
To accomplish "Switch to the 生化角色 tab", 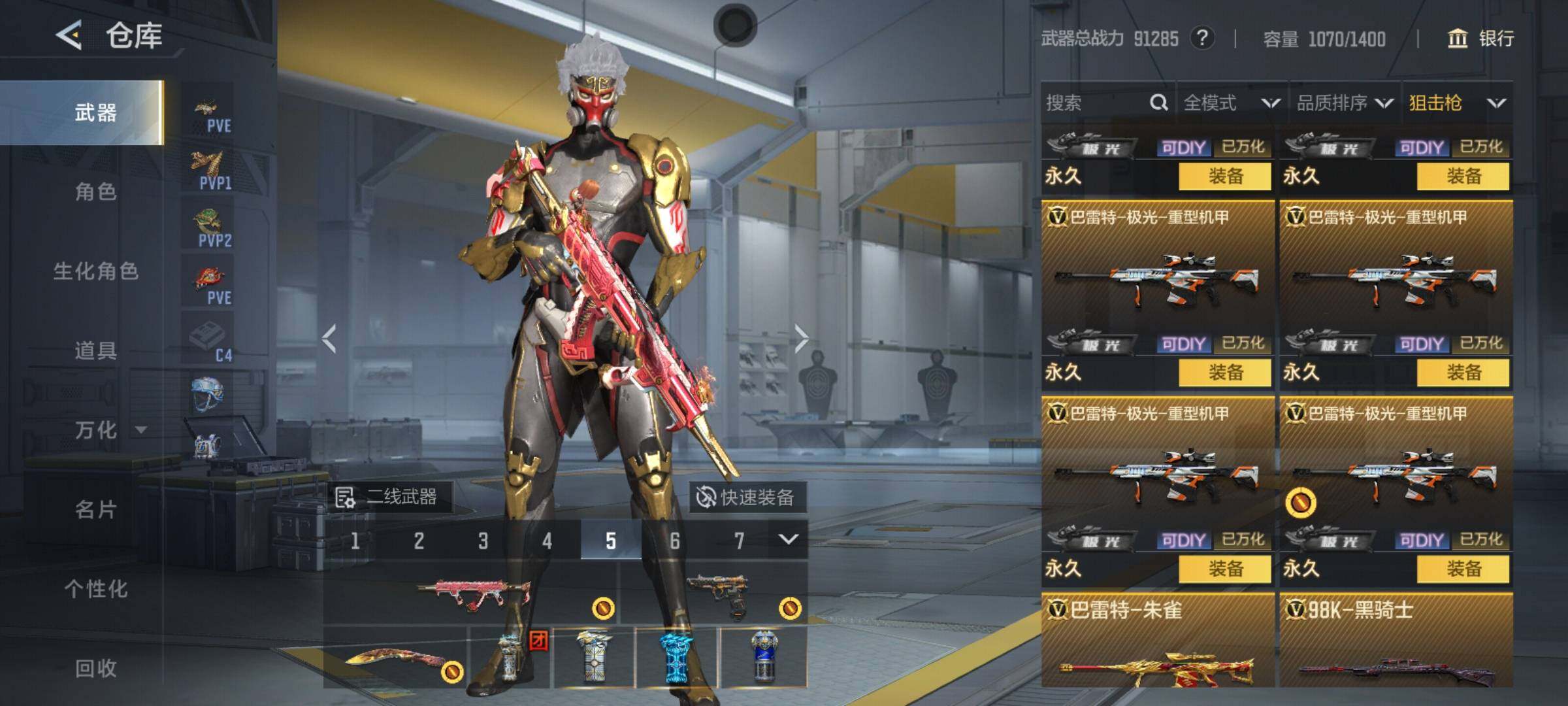I will click(x=95, y=271).
